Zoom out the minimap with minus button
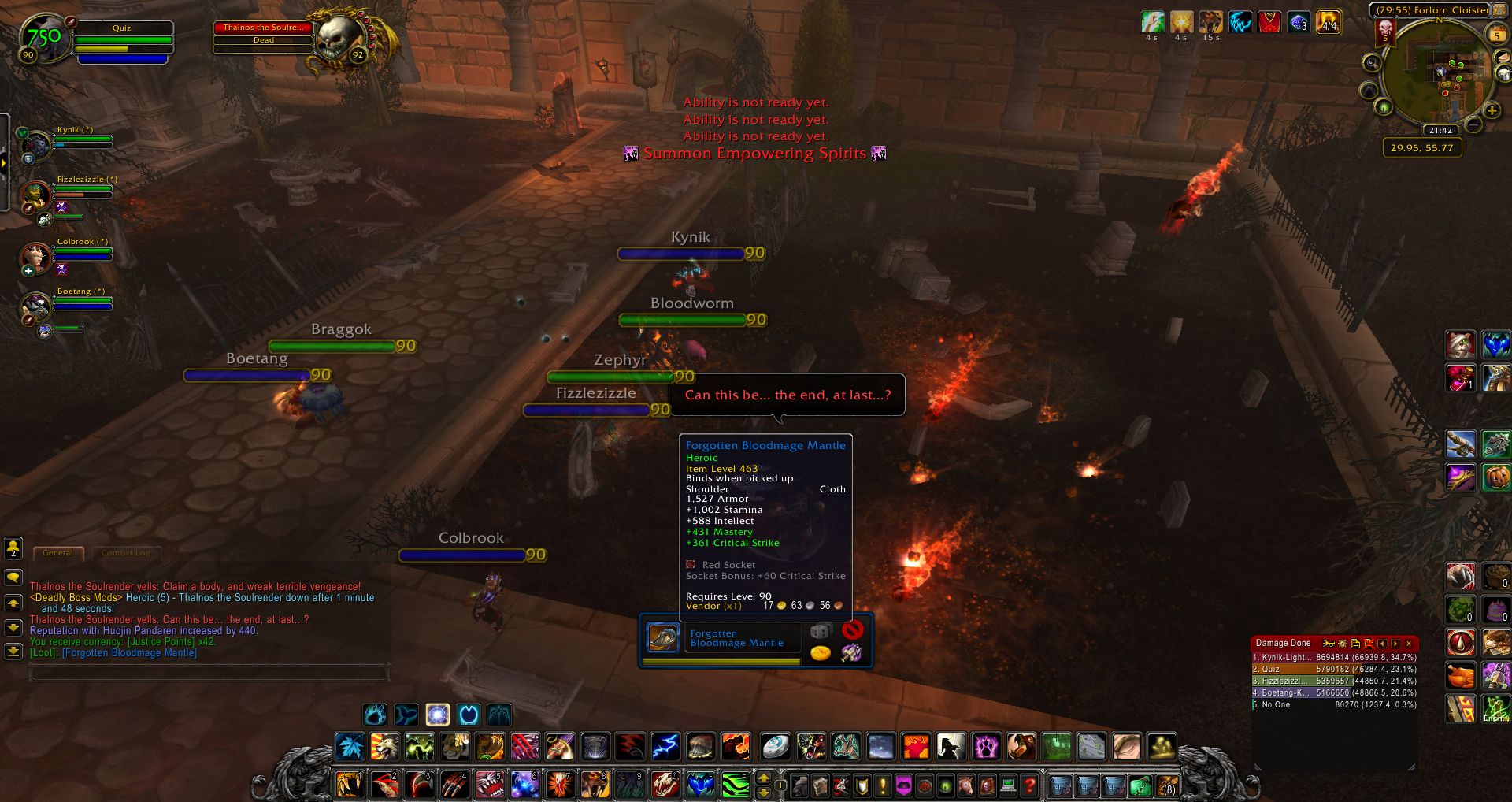 1473,125
